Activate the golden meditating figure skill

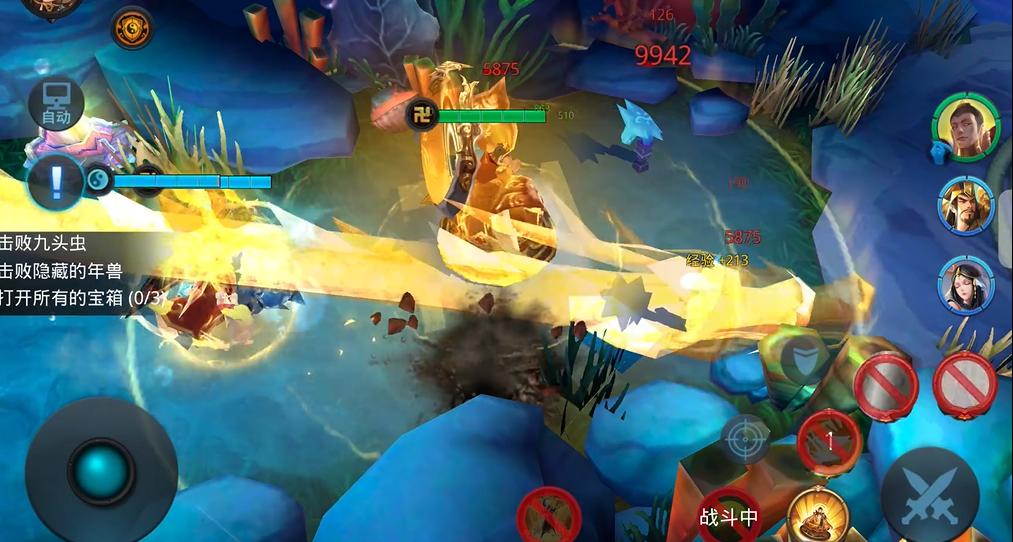[x=817, y=516]
